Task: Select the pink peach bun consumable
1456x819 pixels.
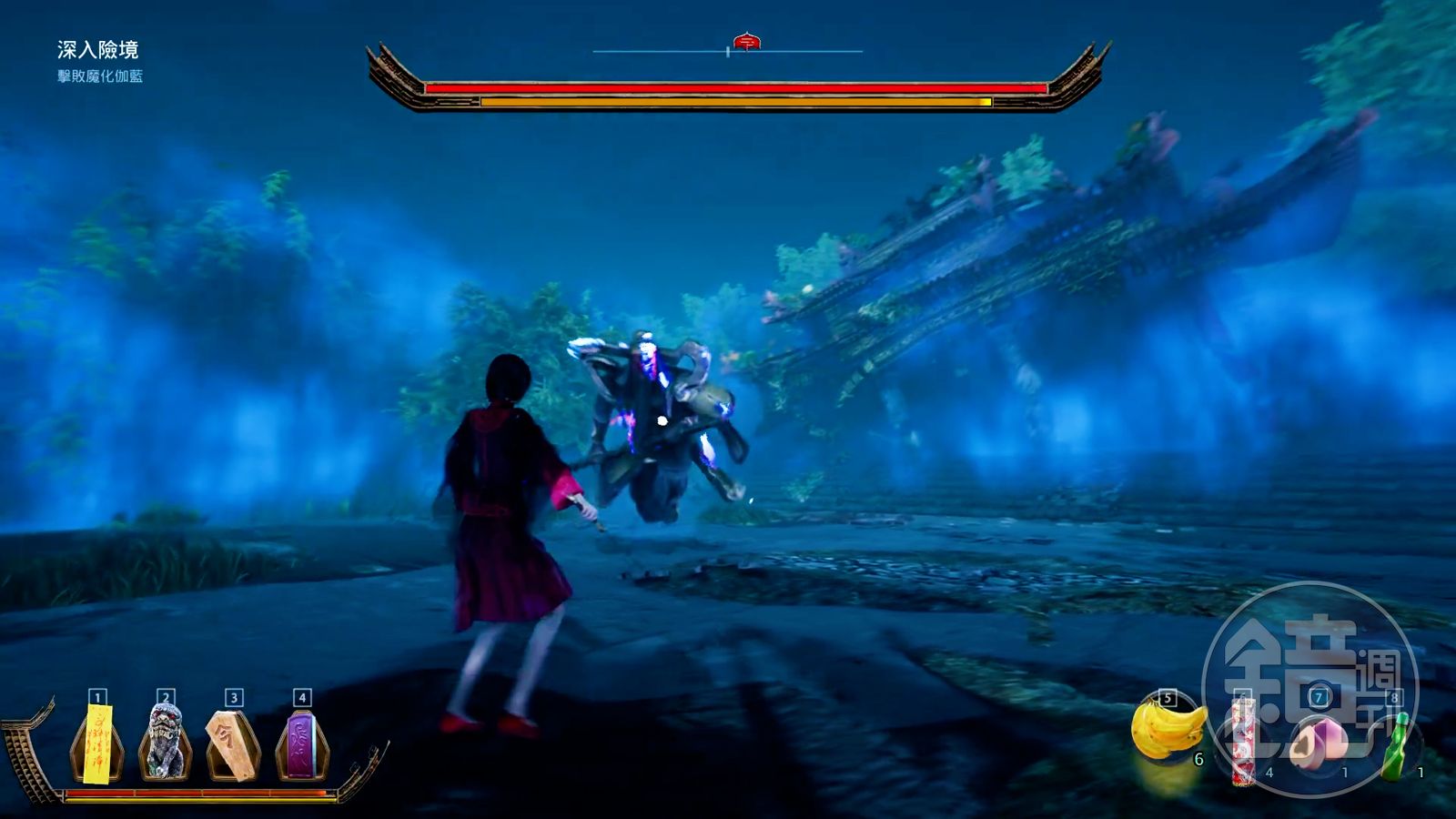Action: pos(1316,739)
